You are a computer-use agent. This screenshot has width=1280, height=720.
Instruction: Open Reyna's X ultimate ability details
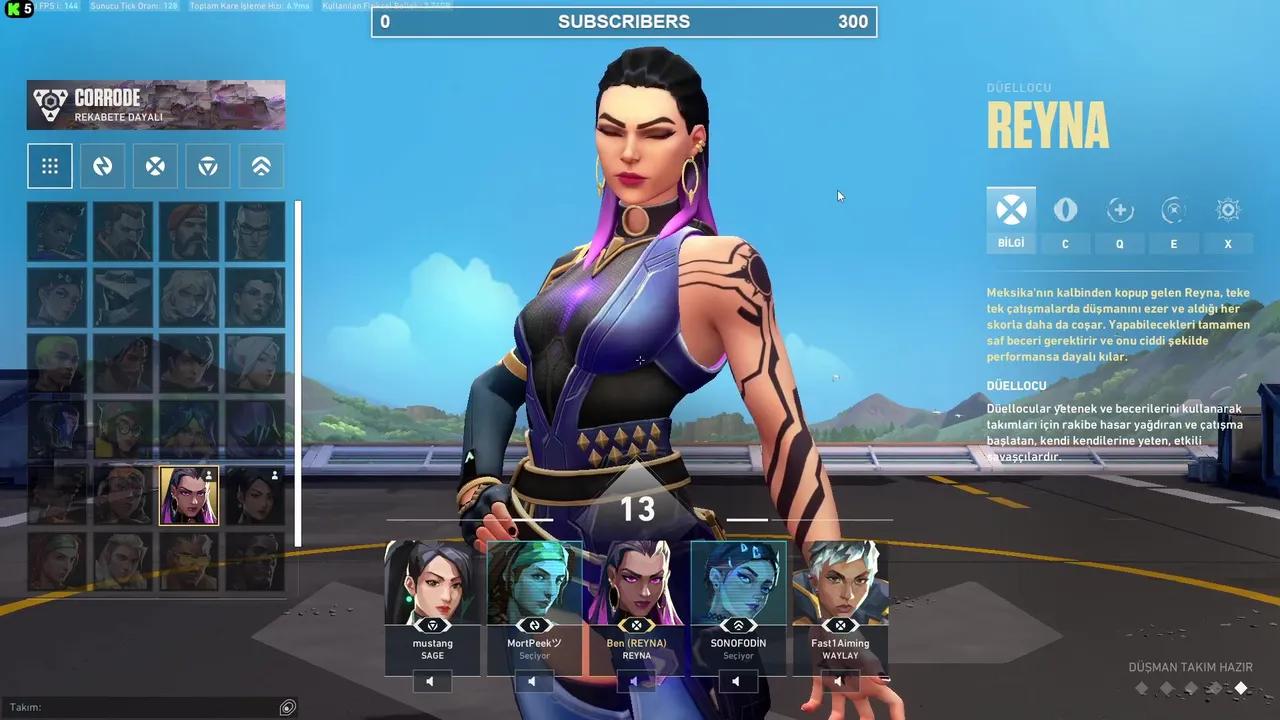click(x=1227, y=210)
